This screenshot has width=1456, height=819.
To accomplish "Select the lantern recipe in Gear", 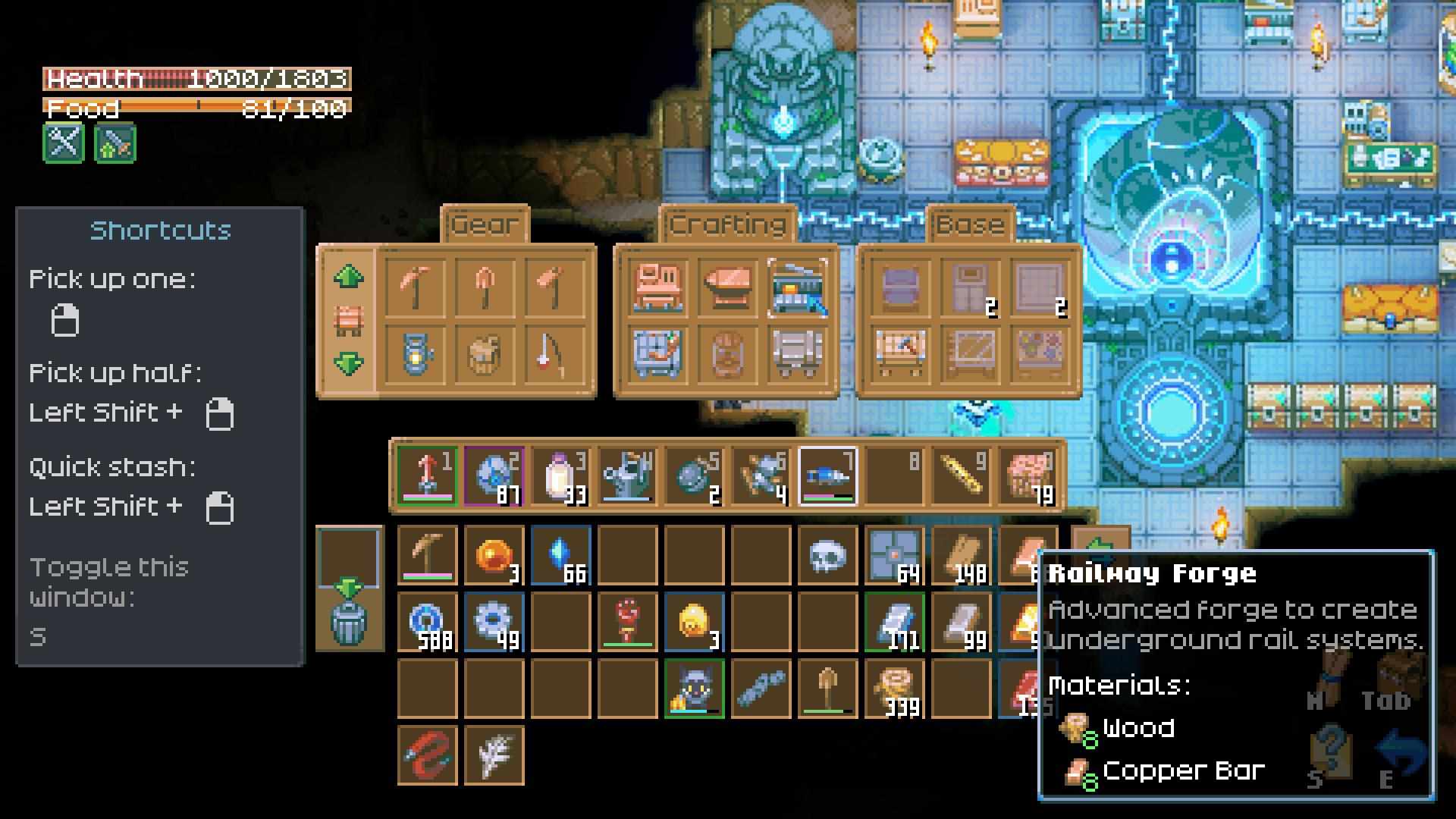I will tap(415, 353).
